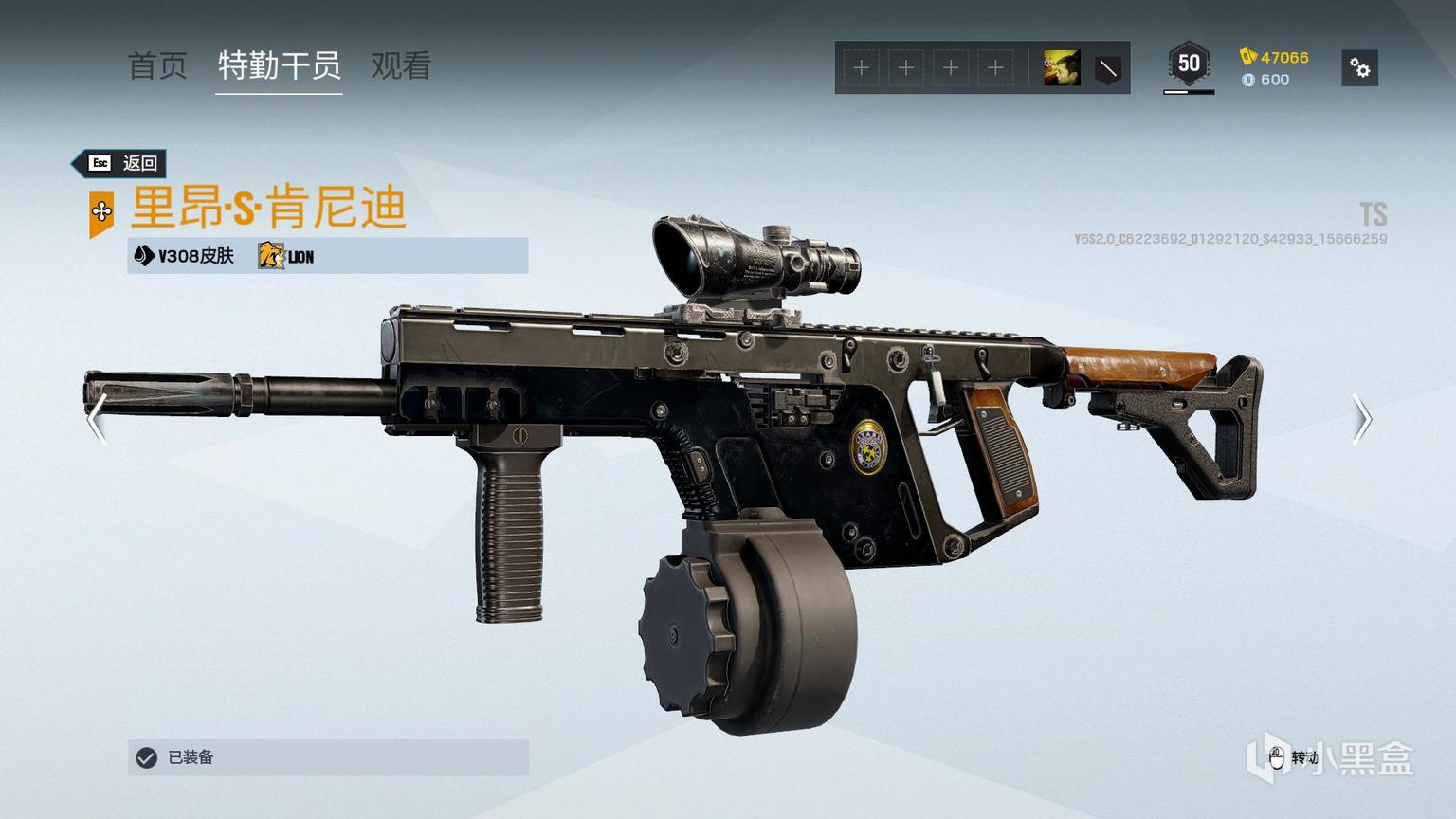Switch to the 特勤干员 operators tab

(279, 66)
